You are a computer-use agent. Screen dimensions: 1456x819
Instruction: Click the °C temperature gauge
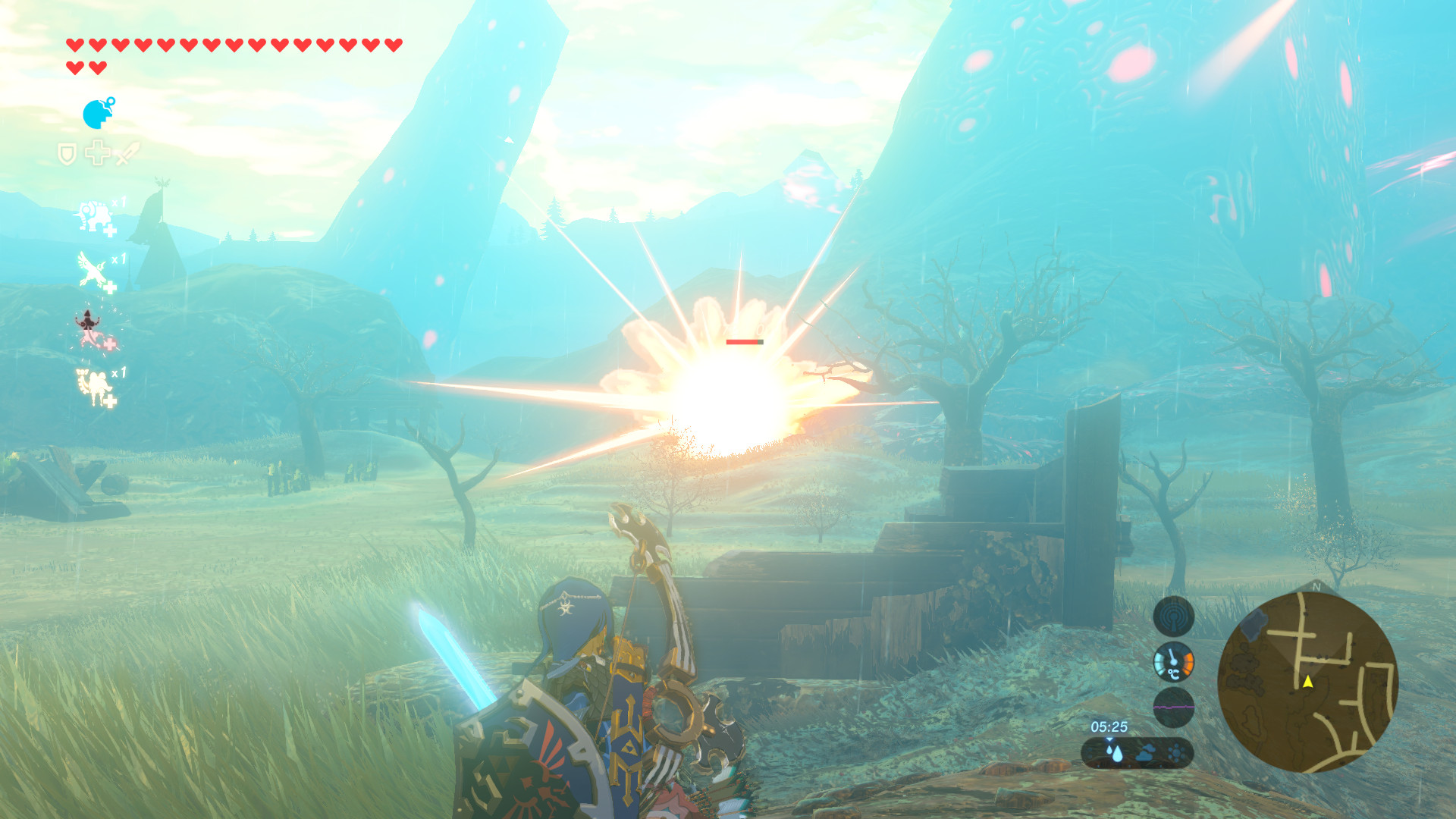tap(1173, 663)
